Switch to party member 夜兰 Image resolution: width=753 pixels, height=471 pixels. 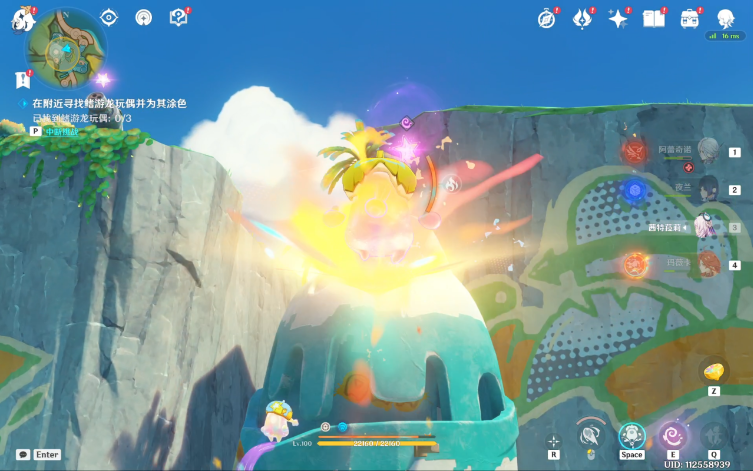coord(708,189)
